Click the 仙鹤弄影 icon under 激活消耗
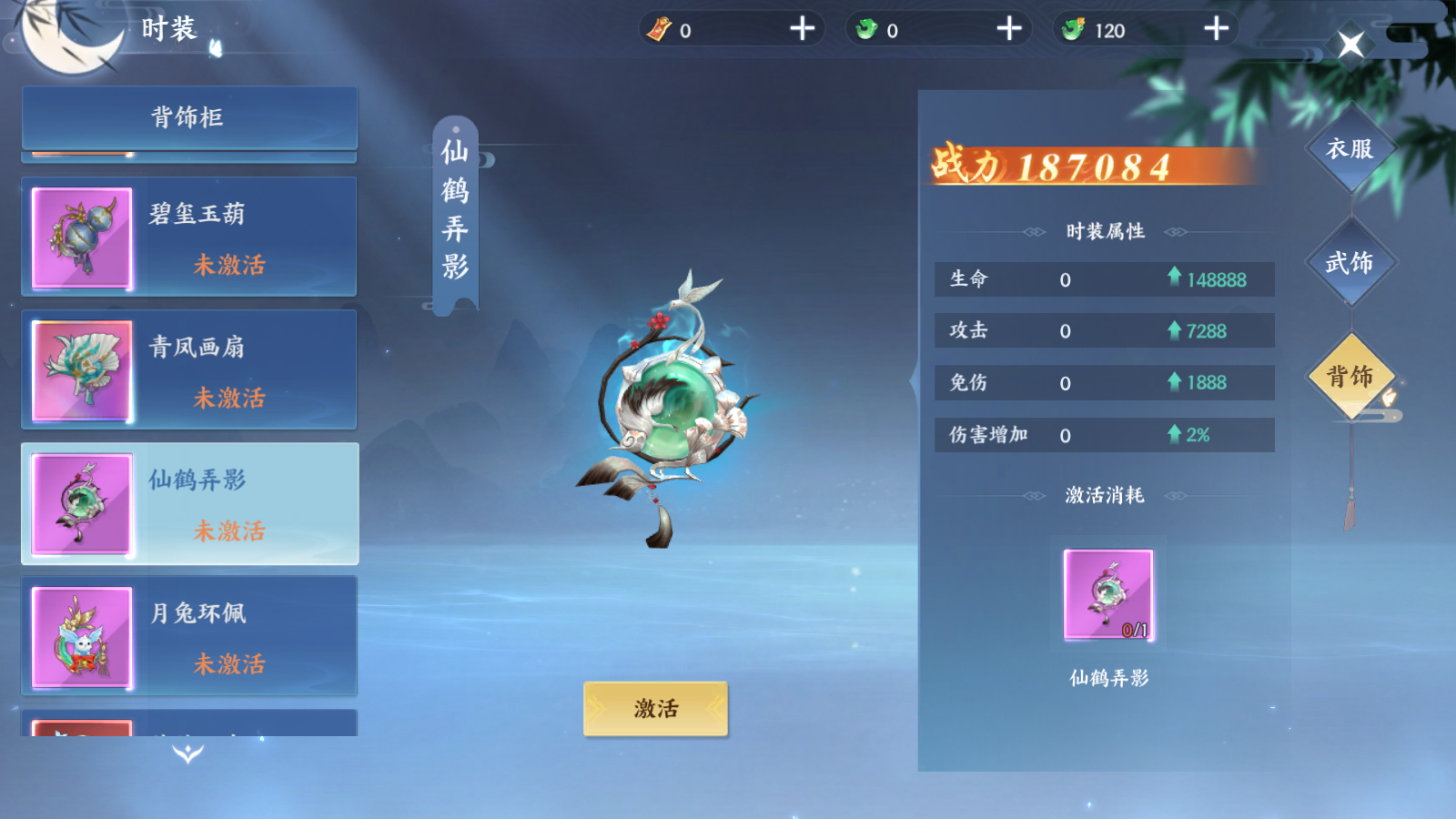Viewport: 1456px width, 819px height. click(1108, 593)
